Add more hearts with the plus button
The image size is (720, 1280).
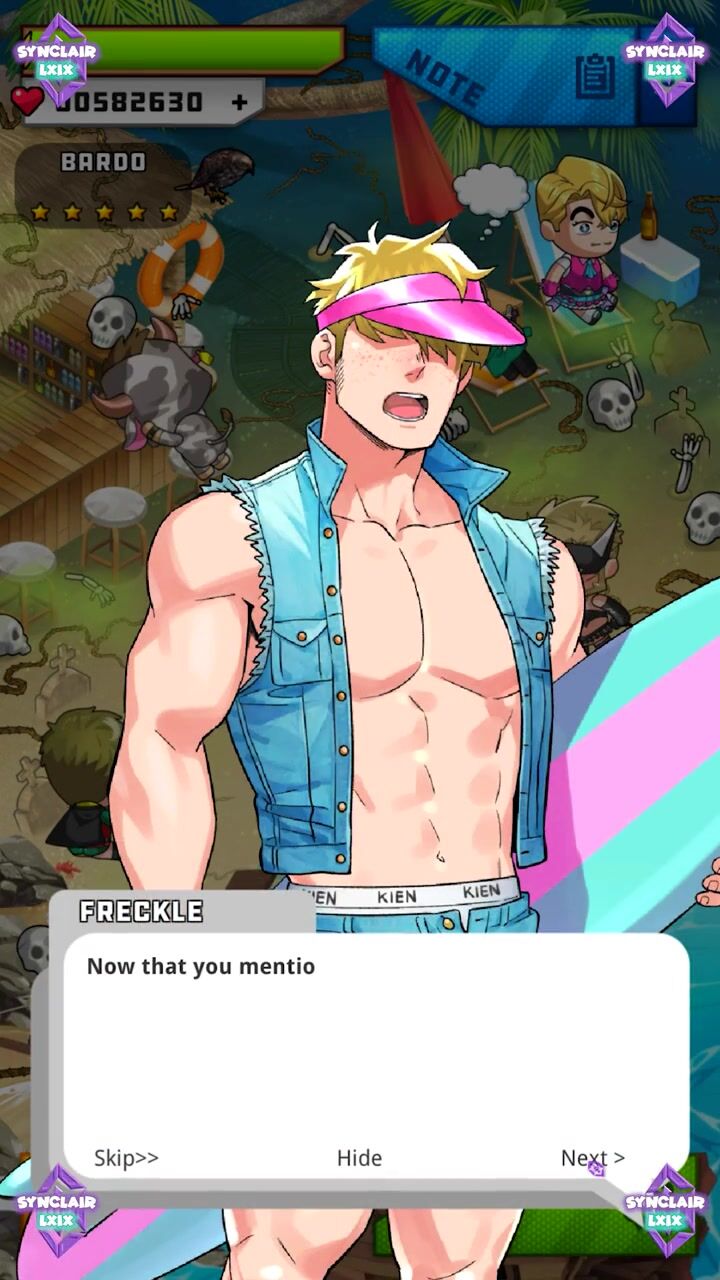pyautogui.click(x=239, y=102)
